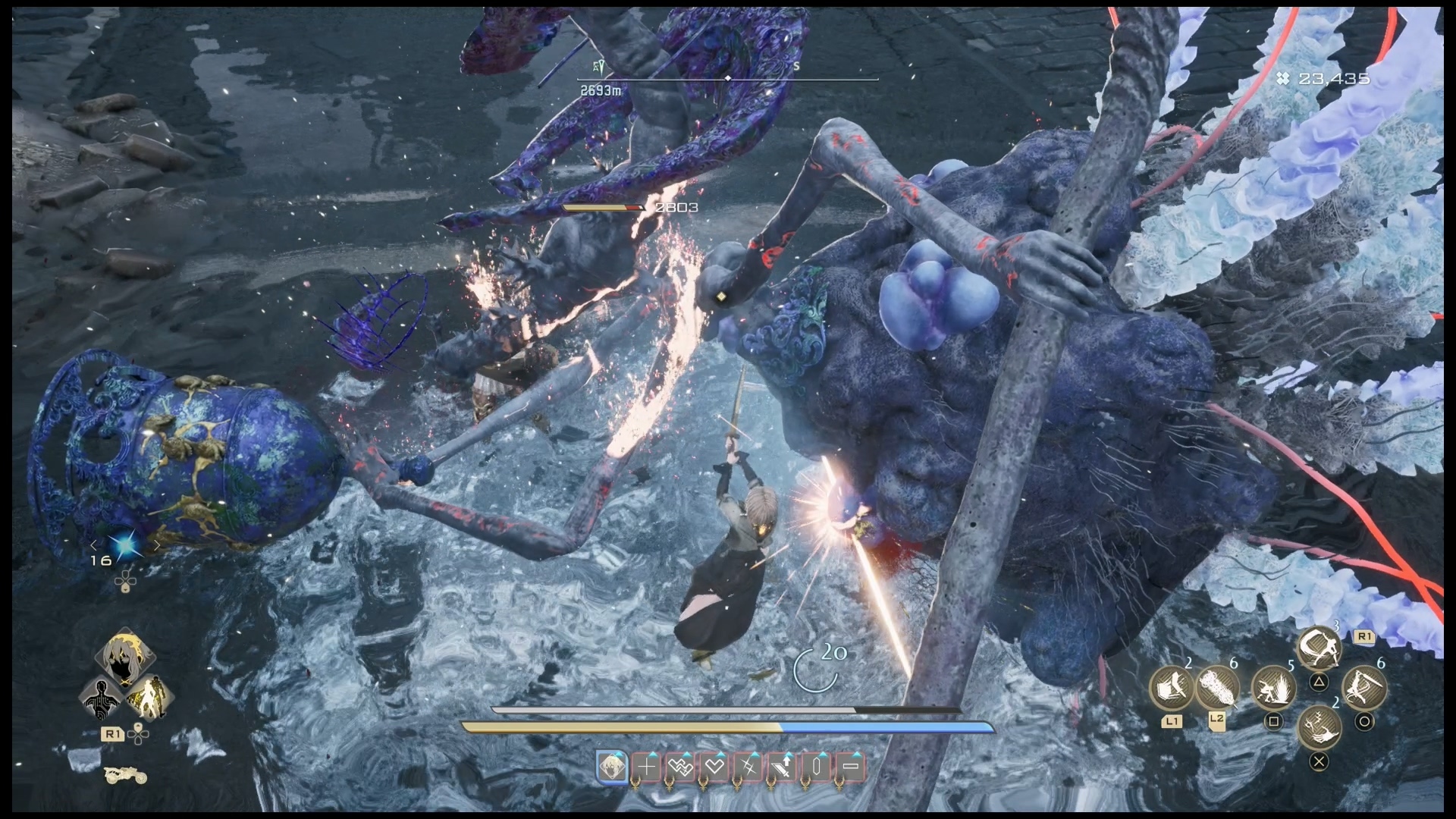Use the leaping sword skill above Circle

tap(1364, 689)
